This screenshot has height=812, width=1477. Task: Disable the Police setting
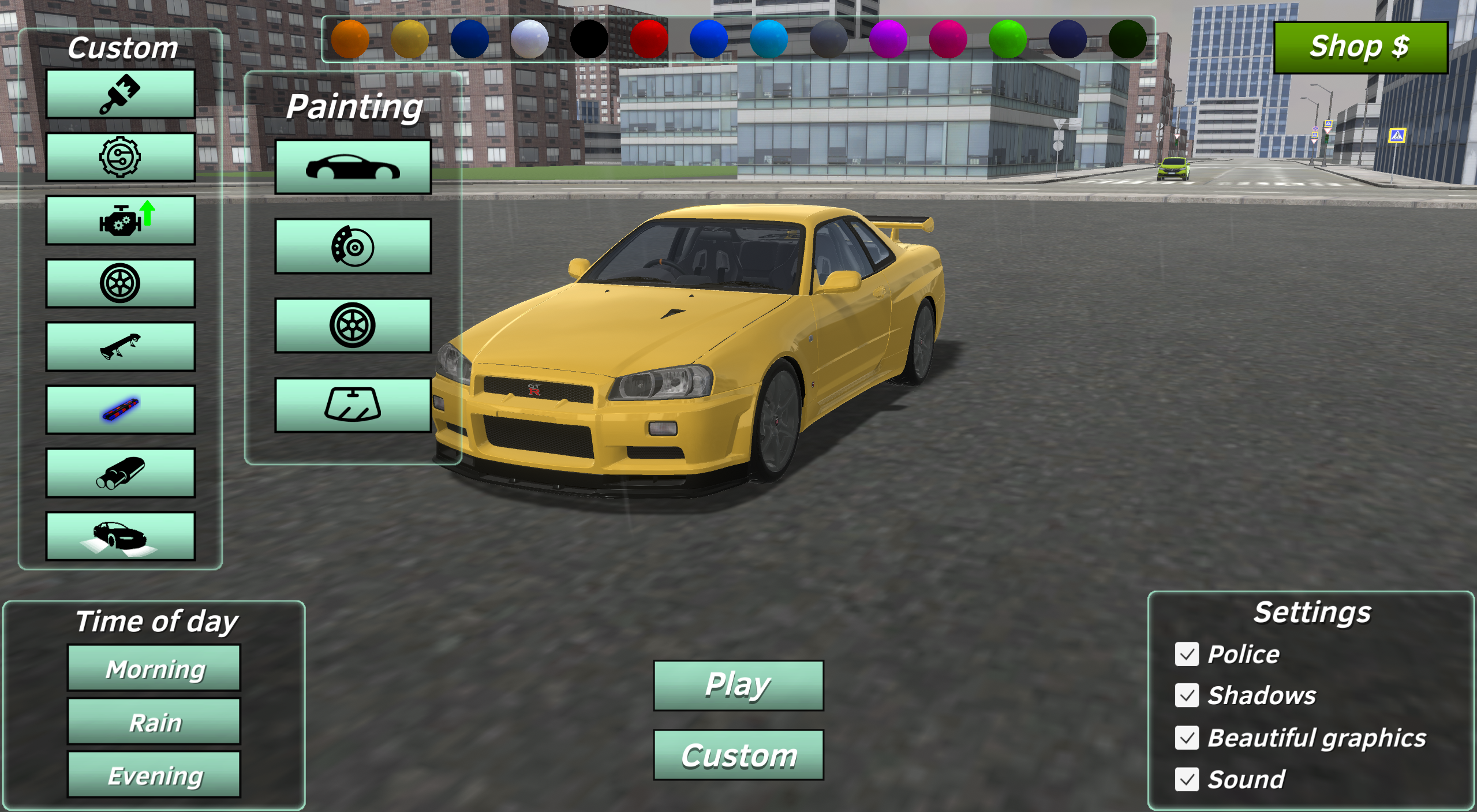point(1187,654)
